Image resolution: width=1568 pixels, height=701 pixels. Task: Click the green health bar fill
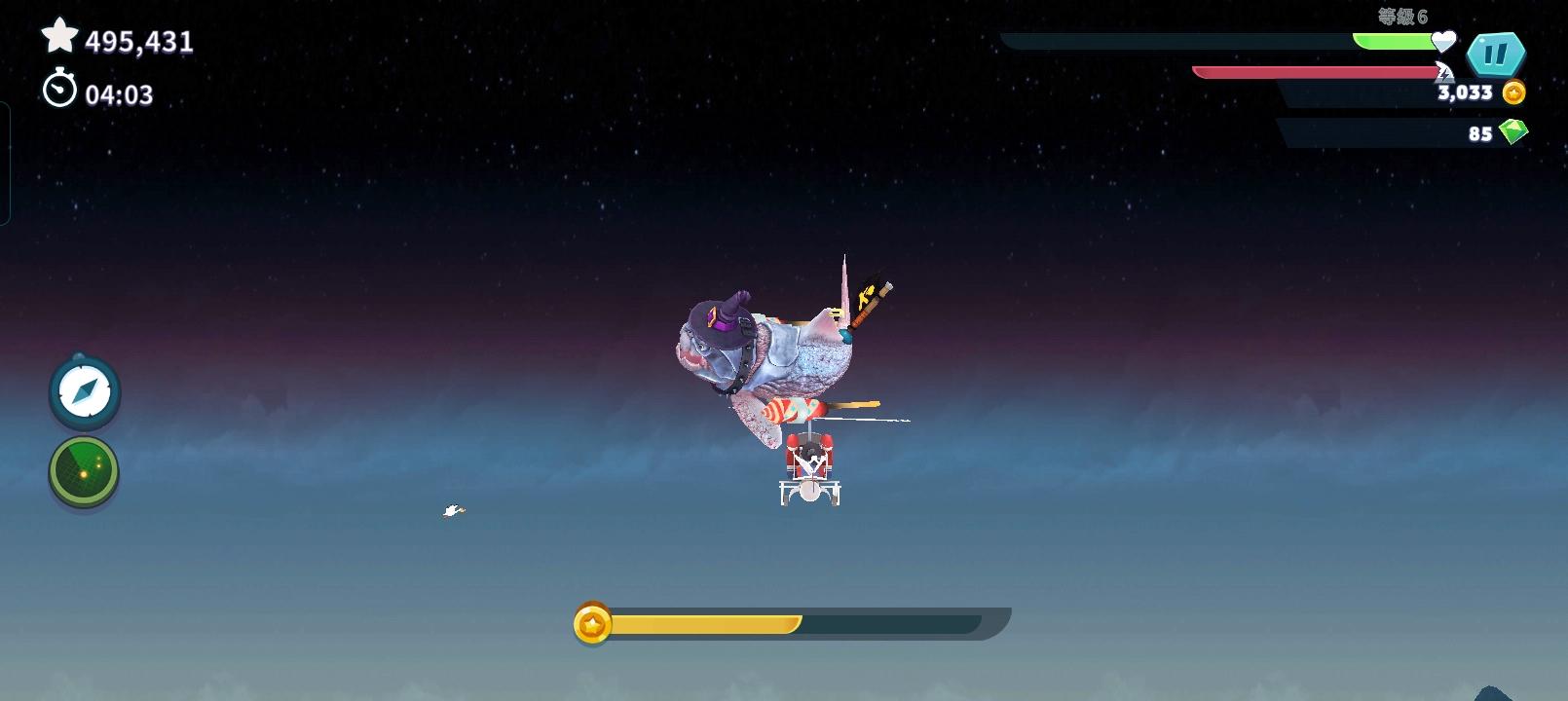point(1393,39)
